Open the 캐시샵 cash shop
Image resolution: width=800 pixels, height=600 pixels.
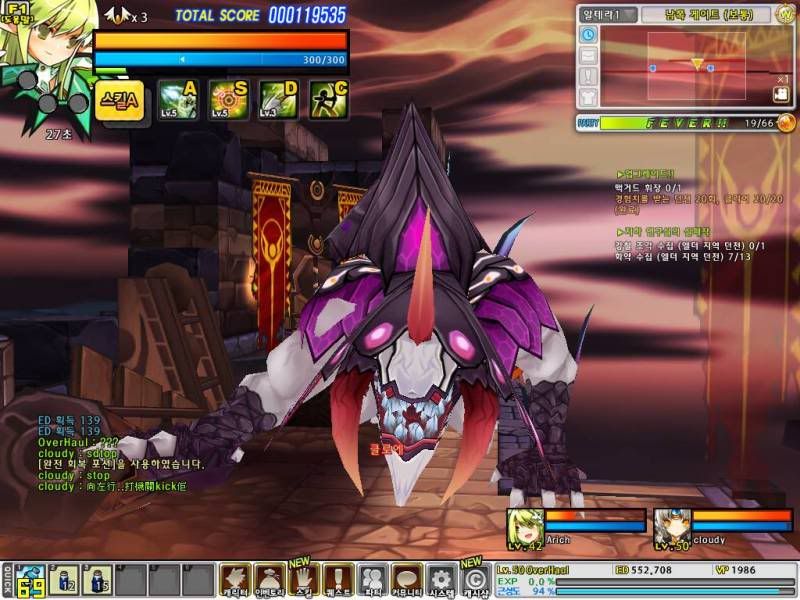(475, 580)
